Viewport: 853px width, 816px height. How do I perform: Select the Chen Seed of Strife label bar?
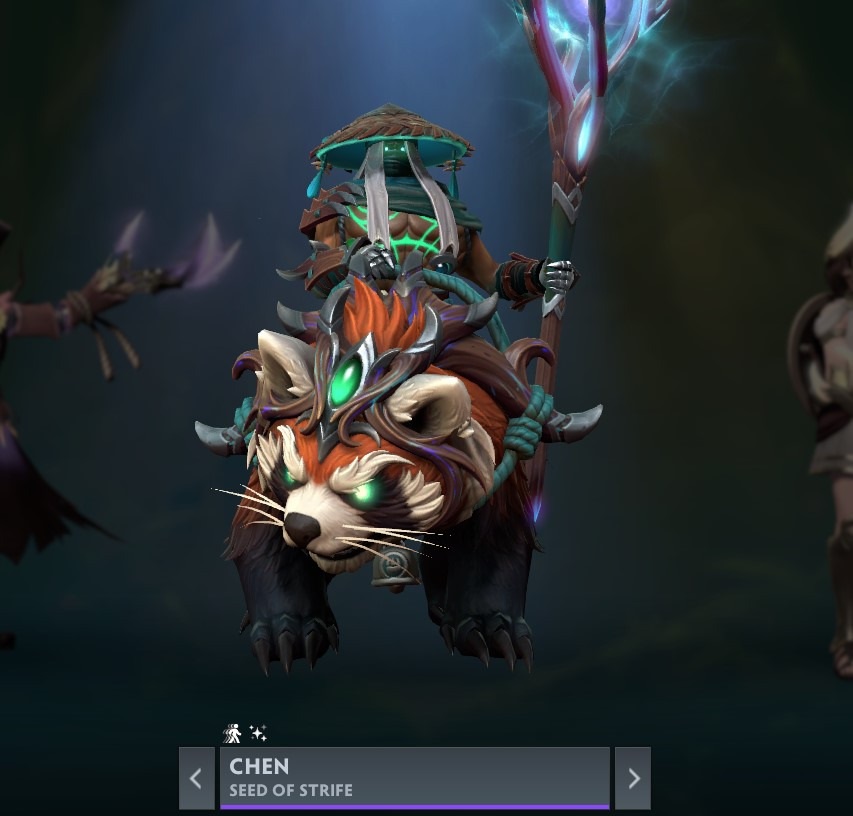[x=414, y=777]
